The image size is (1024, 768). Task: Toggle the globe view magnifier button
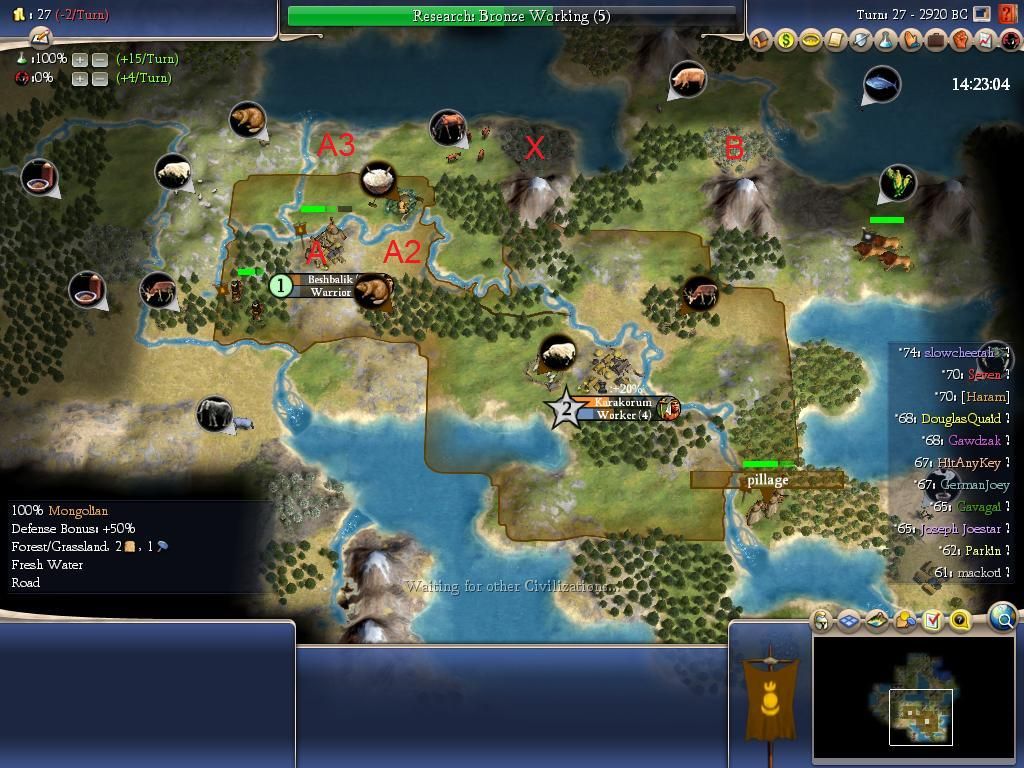[x=1002, y=619]
